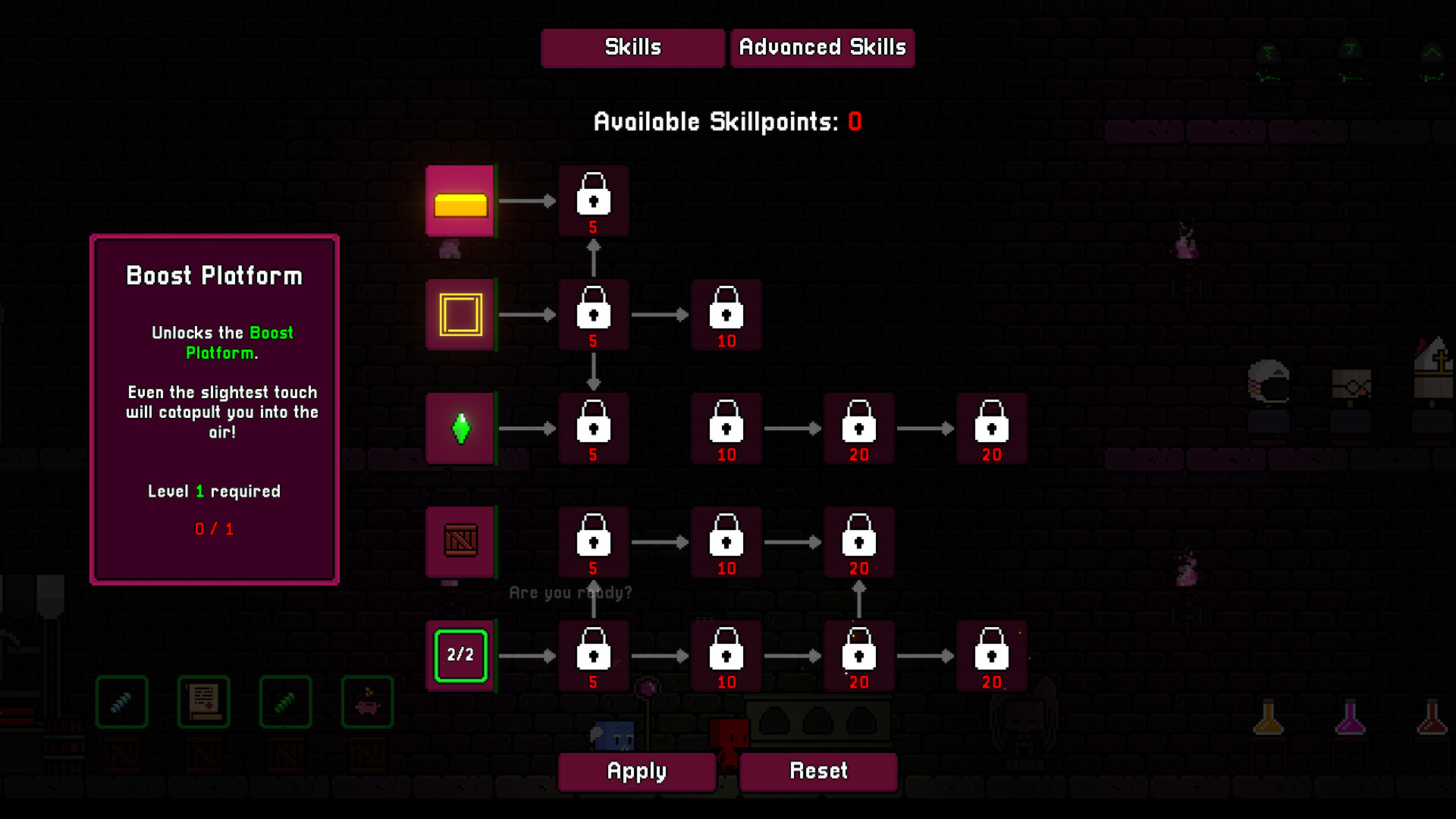This screenshot has height=819, width=1456.
Task: Select the yellow square frame skill icon
Action: pyautogui.click(x=460, y=314)
